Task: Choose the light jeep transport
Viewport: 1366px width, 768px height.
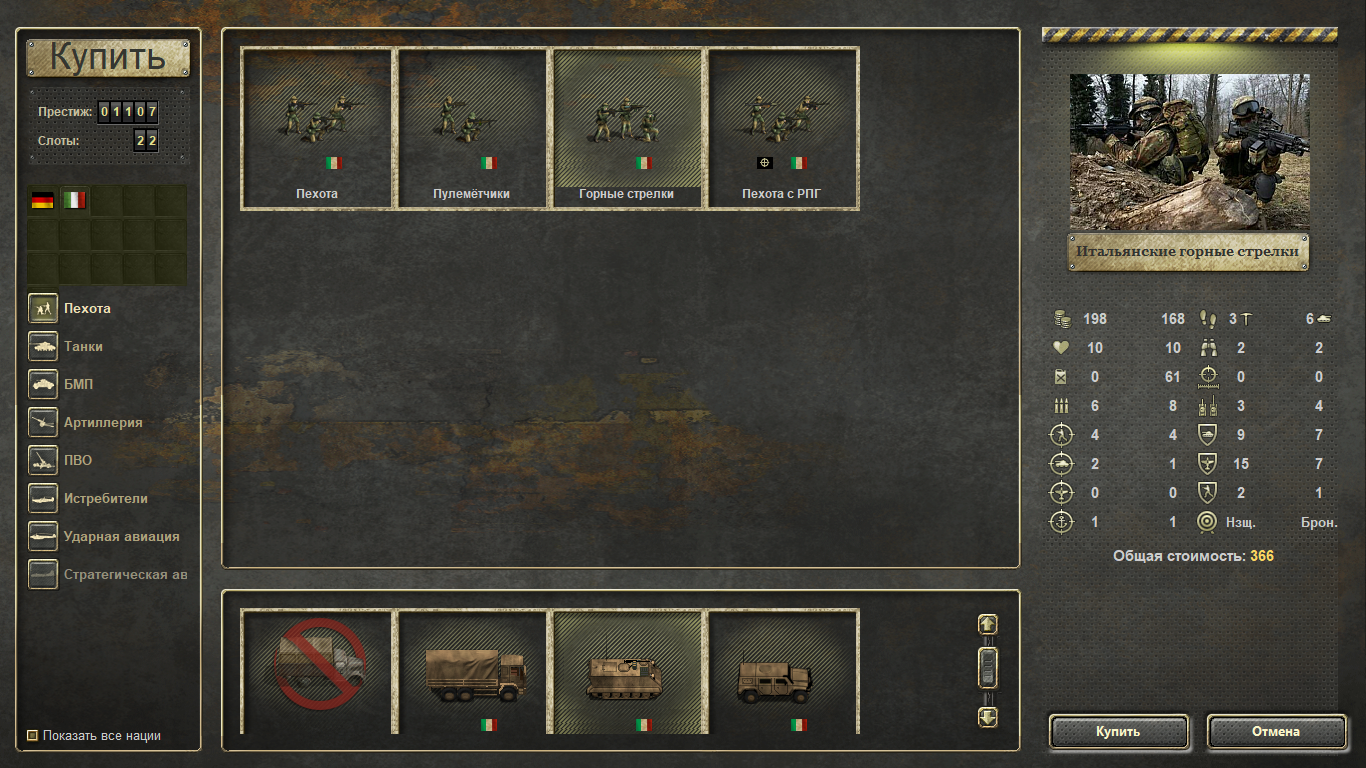Action: [x=782, y=671]
